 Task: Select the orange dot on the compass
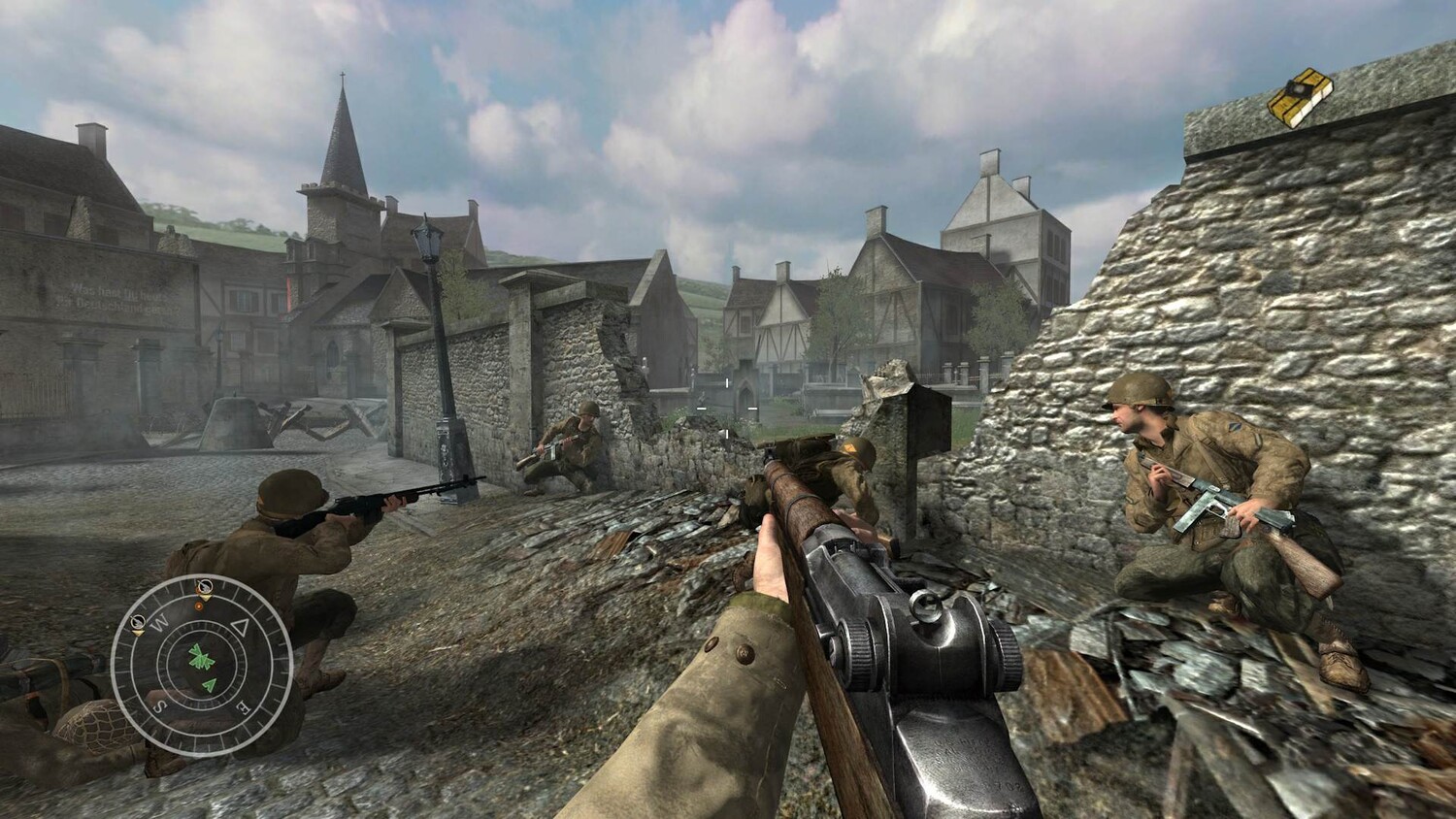(x=200, y=606)
